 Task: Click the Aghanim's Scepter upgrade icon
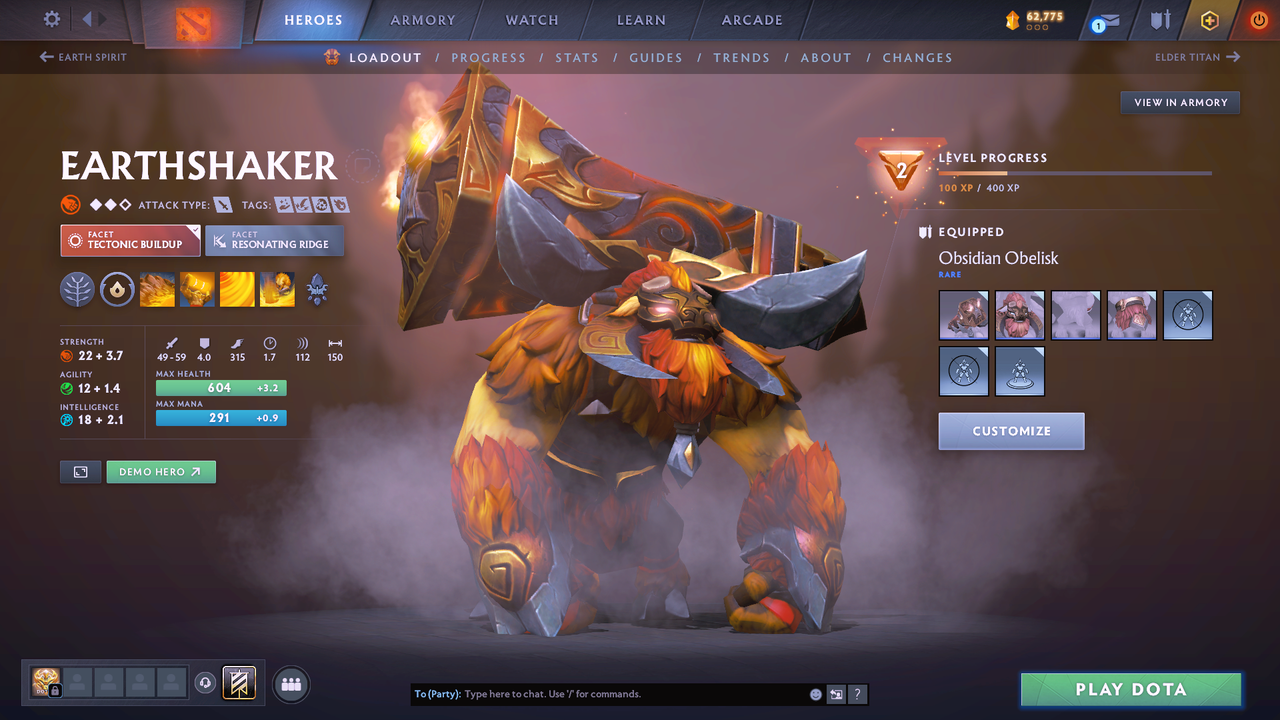point(317,290)
